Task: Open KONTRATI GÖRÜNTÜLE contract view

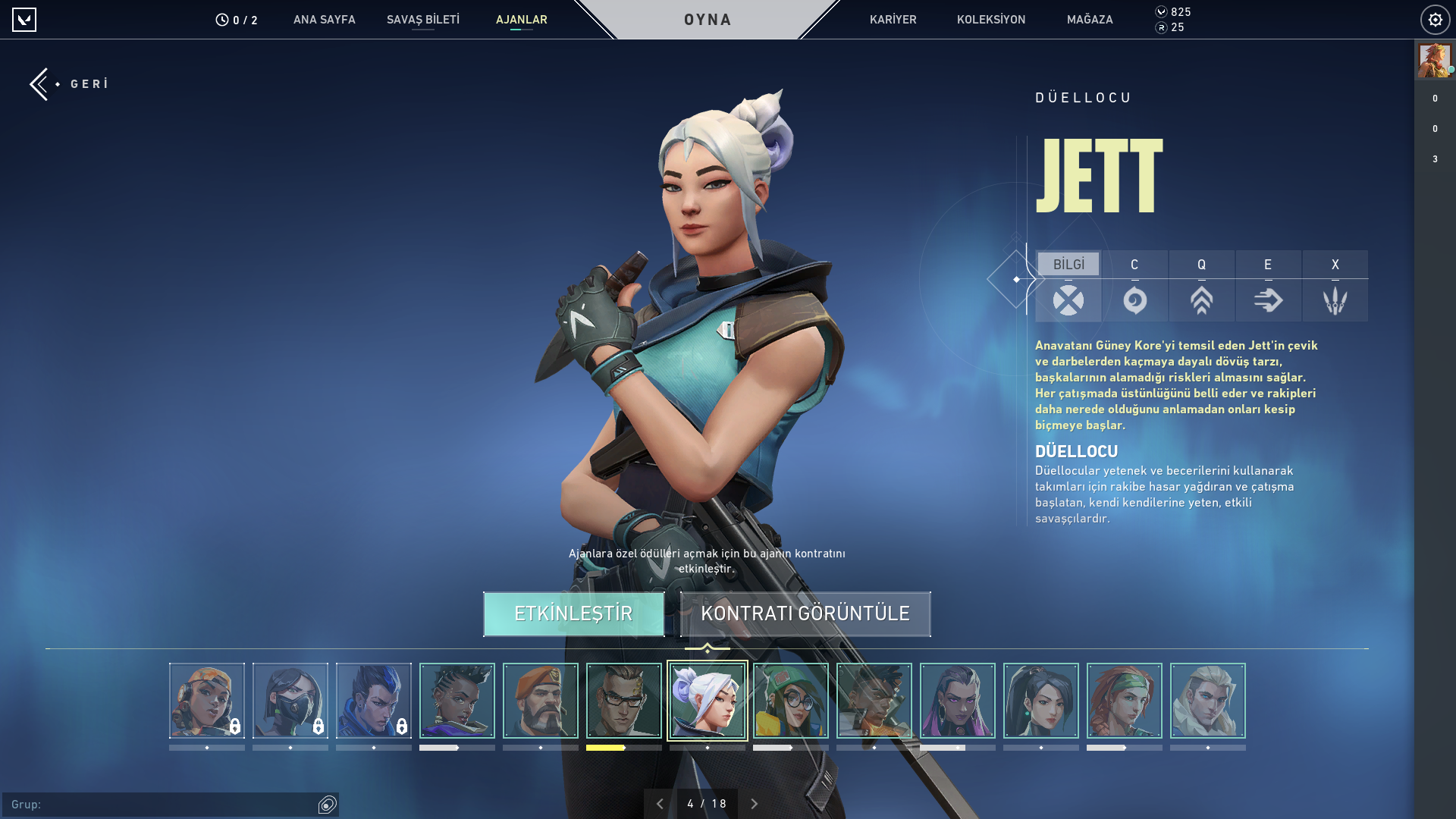Action: 805,613
